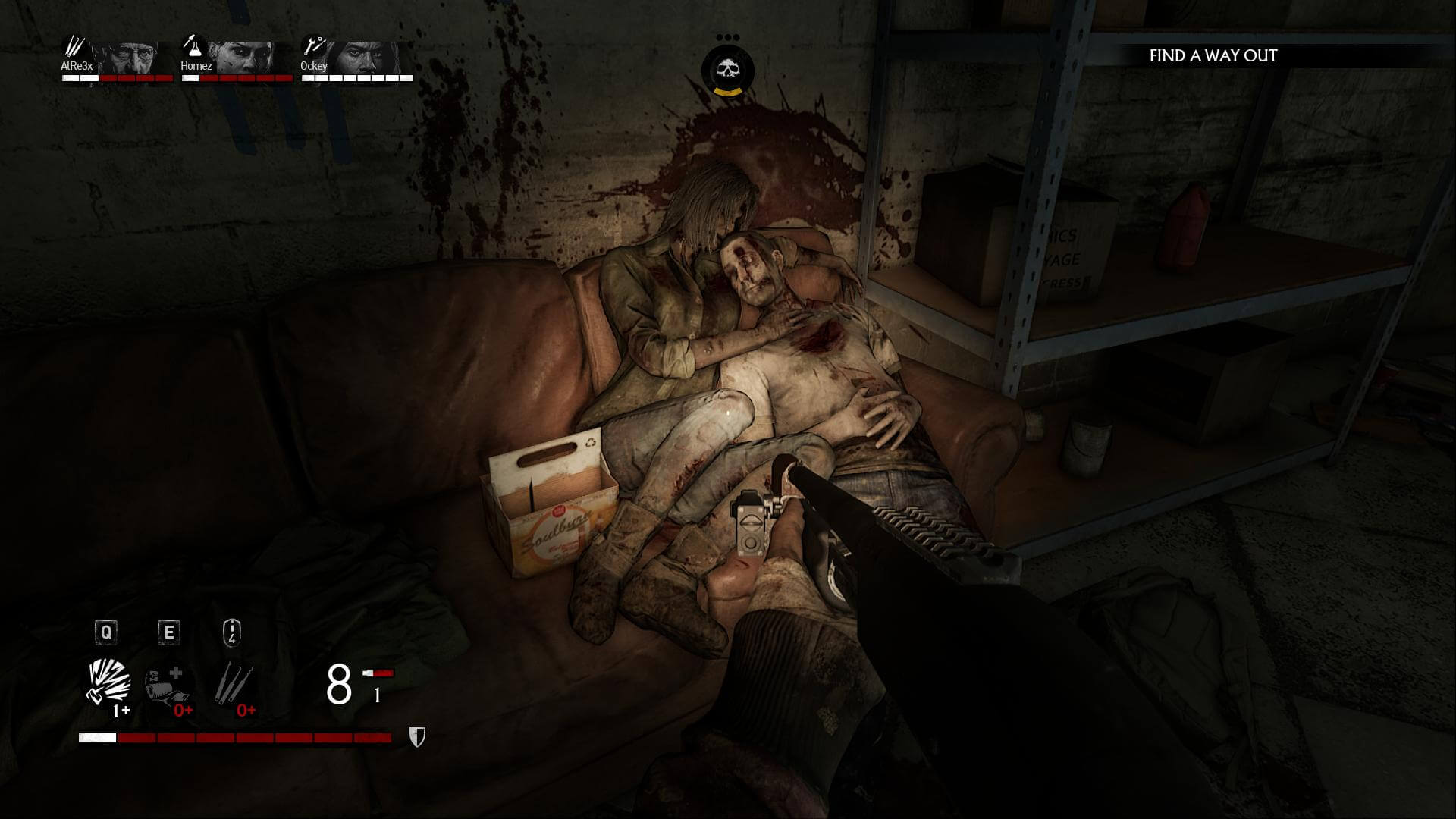Click the shield armor icon

417,737
